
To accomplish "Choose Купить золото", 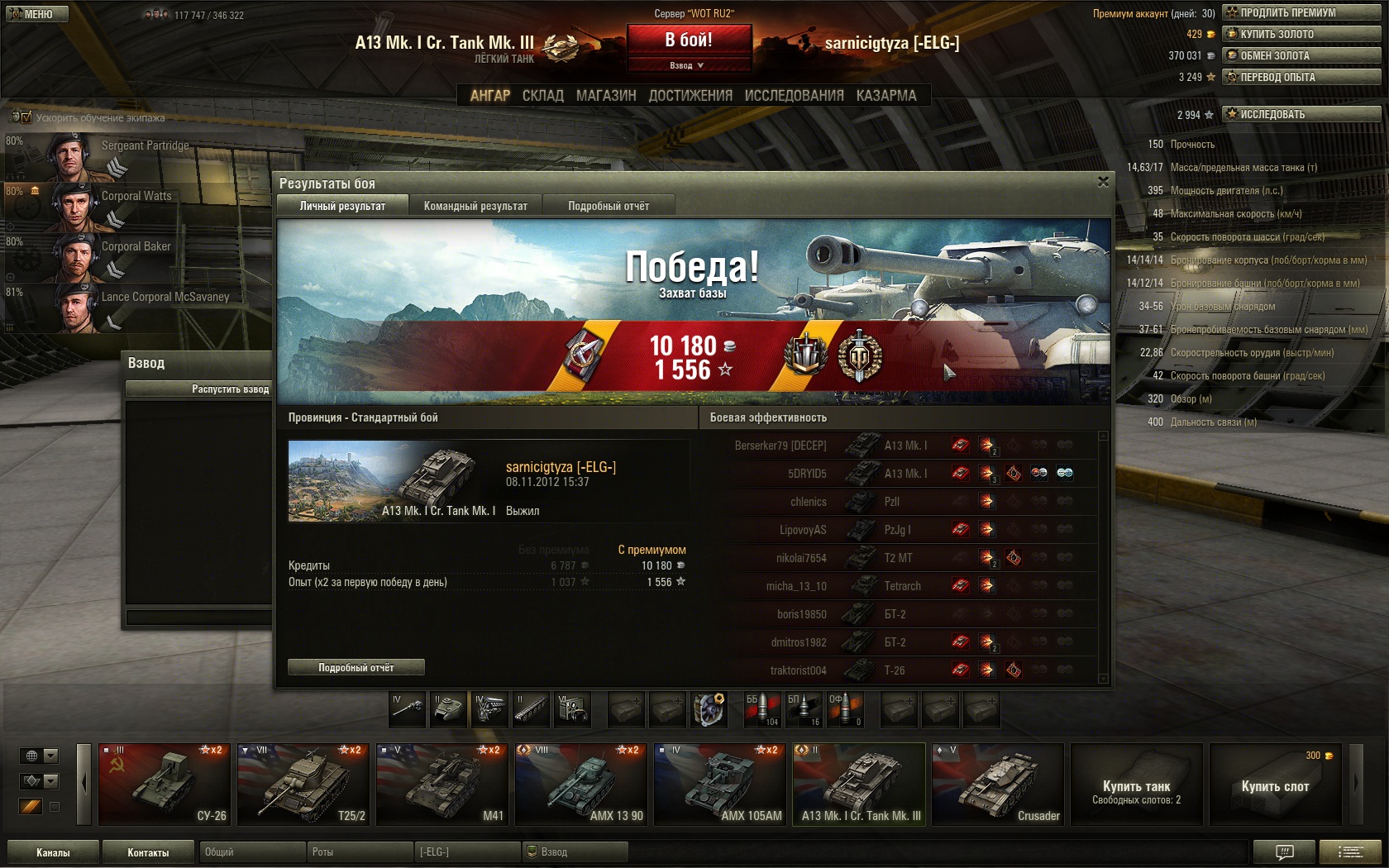I will coord(1301,34).
